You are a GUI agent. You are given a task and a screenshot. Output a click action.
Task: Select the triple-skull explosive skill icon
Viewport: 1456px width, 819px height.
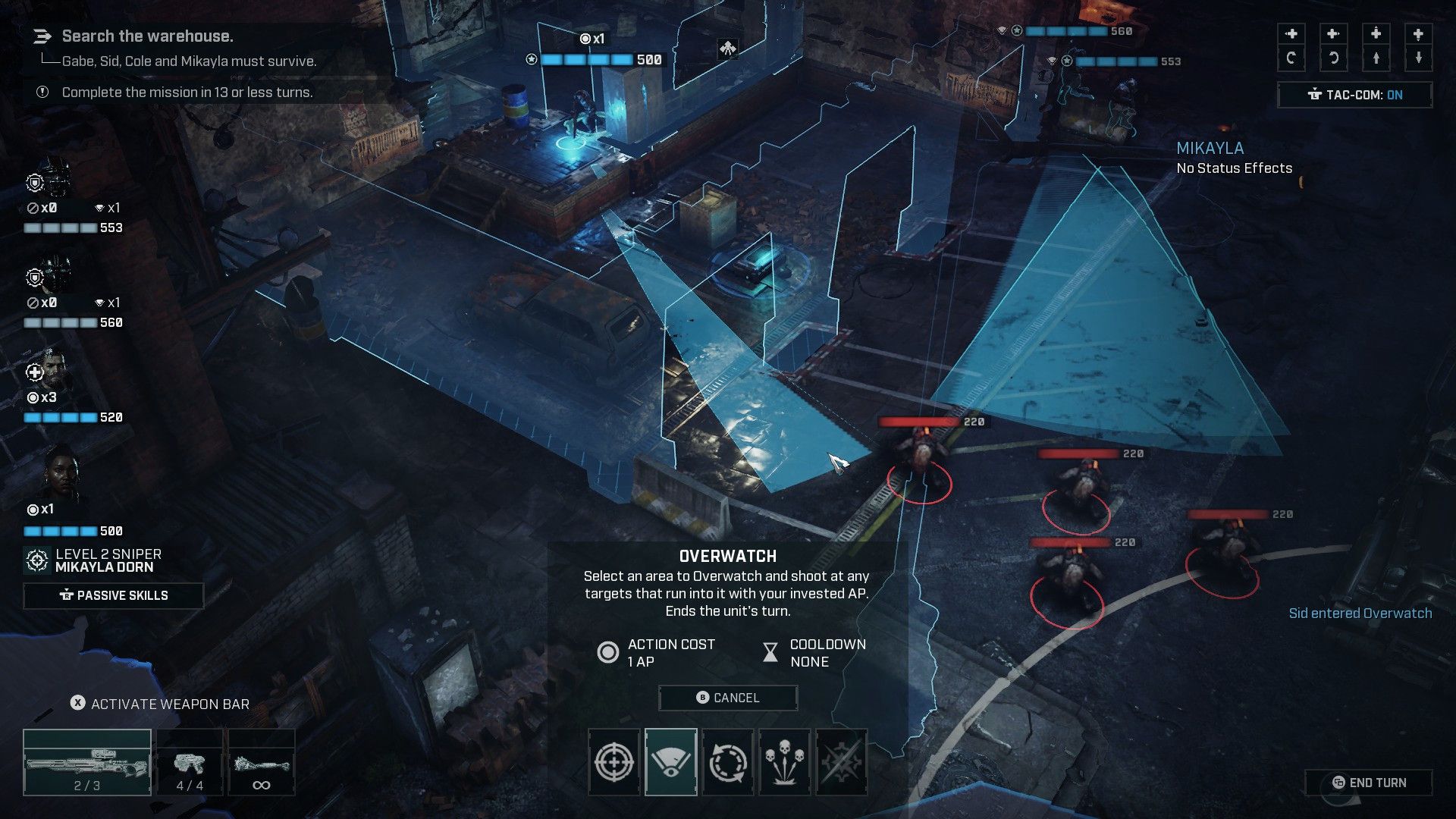tap(783, 762)
